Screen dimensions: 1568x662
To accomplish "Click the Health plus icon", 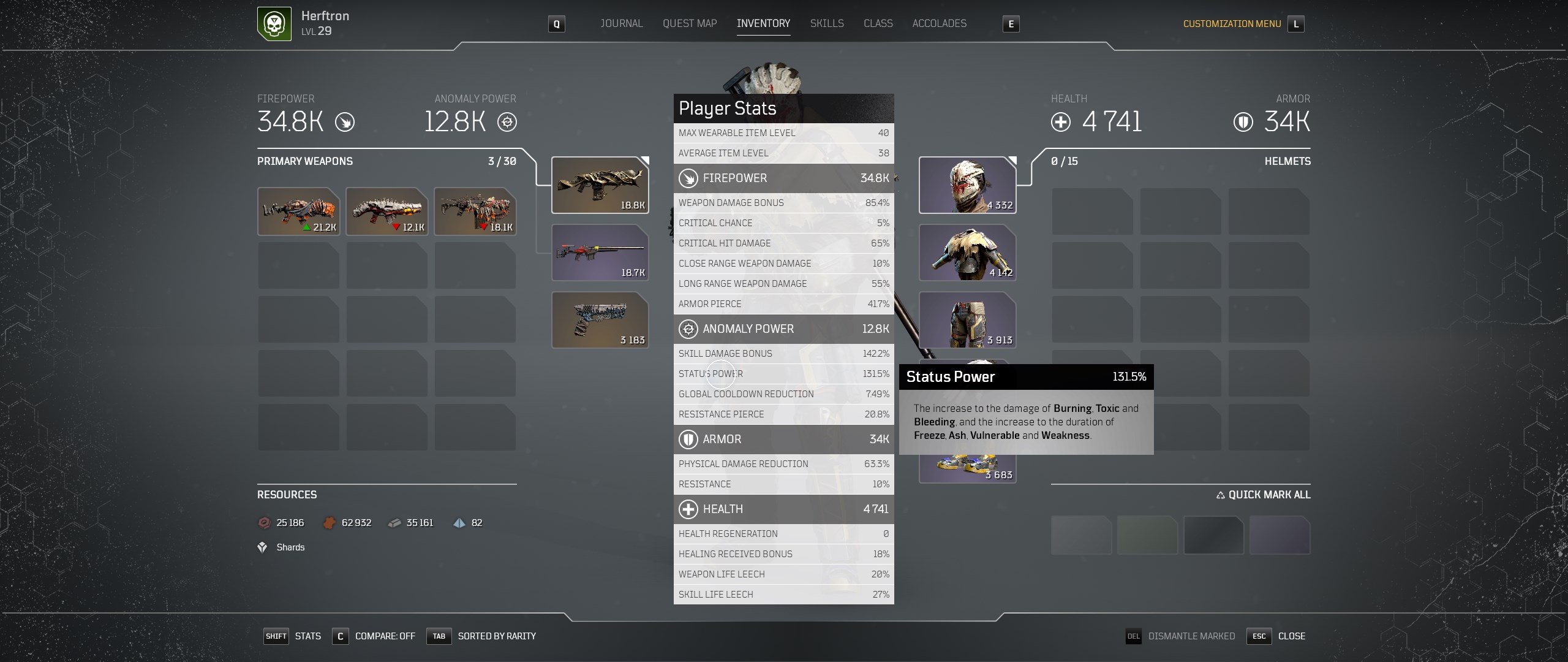I will tap(1061, 122).
